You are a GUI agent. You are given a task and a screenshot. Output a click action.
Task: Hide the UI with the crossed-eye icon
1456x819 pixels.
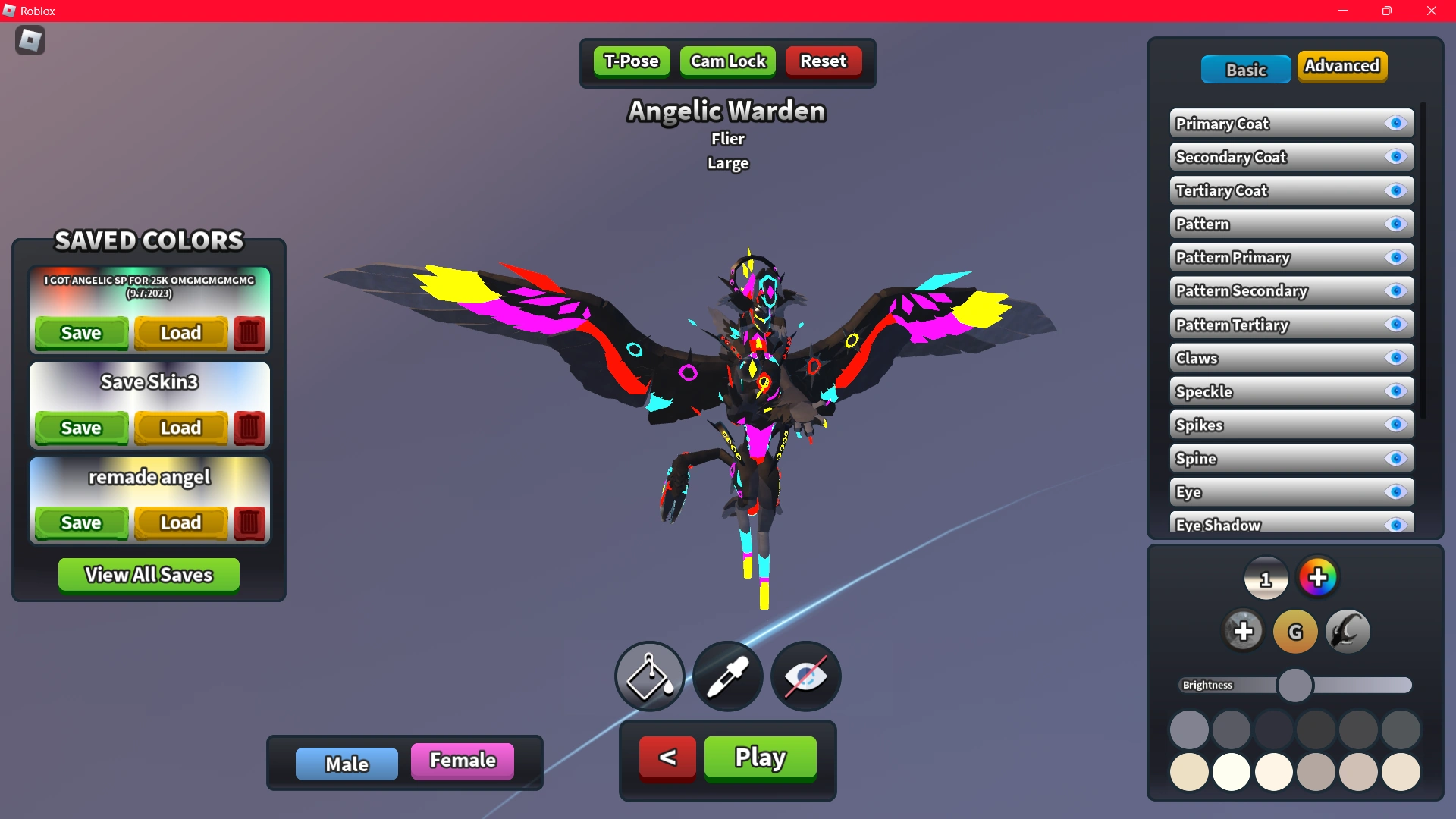[x=805, y=676]
